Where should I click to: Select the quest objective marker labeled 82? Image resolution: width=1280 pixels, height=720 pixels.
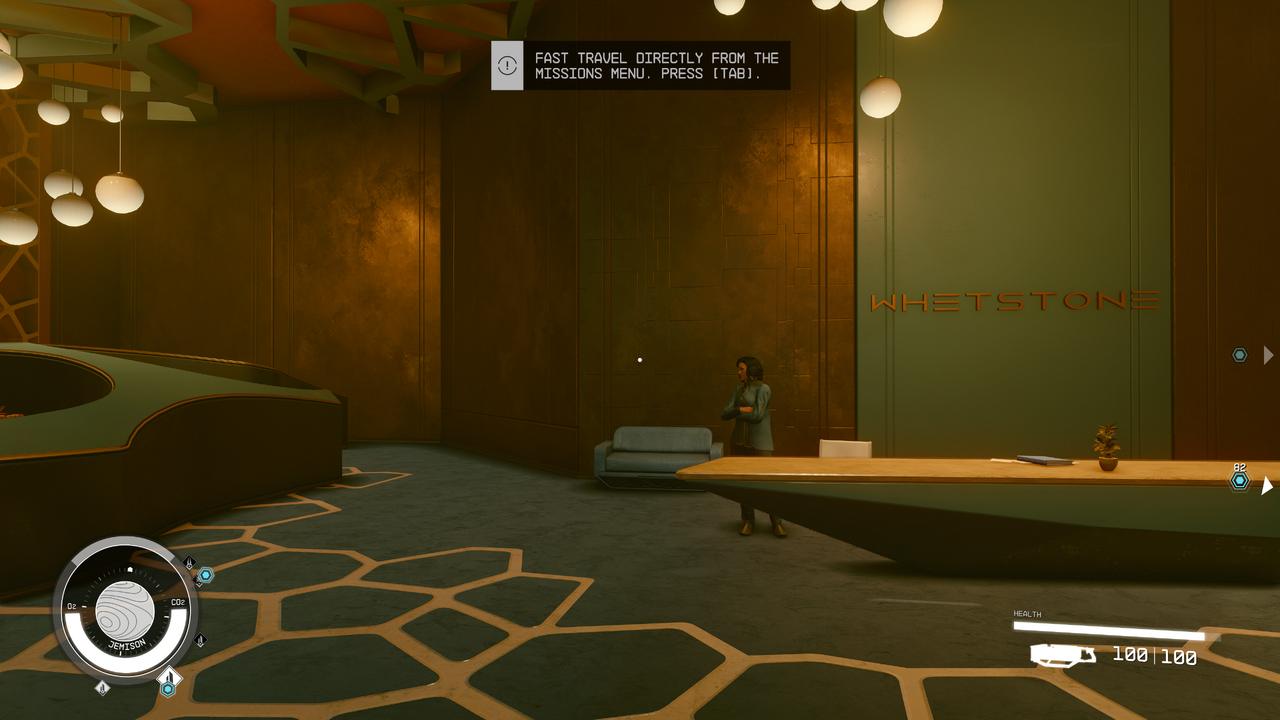[x=1238, y=482]
